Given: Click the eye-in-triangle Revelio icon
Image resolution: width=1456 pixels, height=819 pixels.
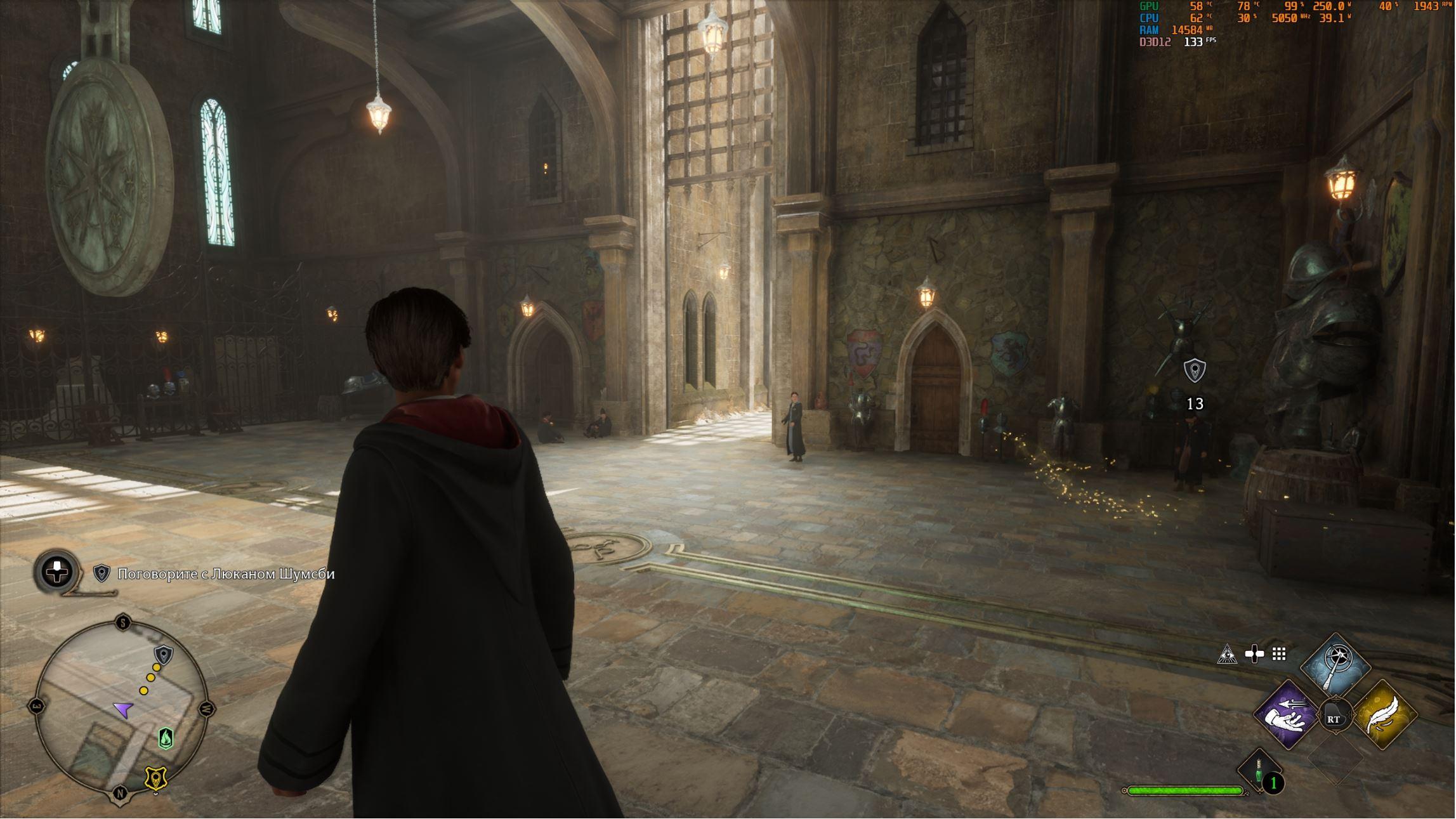Looking at the screenshot, I should 1227,654.
